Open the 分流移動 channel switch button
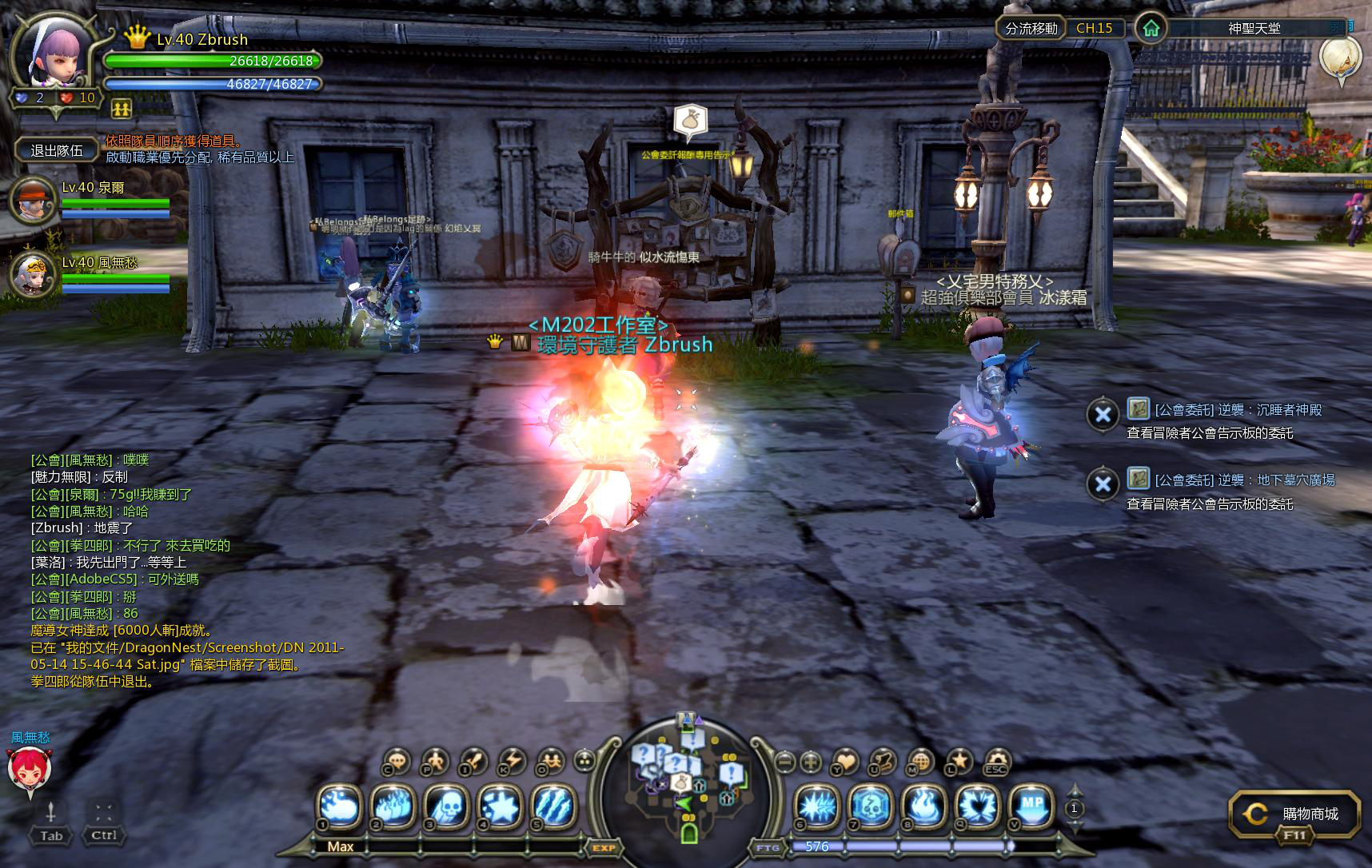1372x868 pixels. (1031, 28)
